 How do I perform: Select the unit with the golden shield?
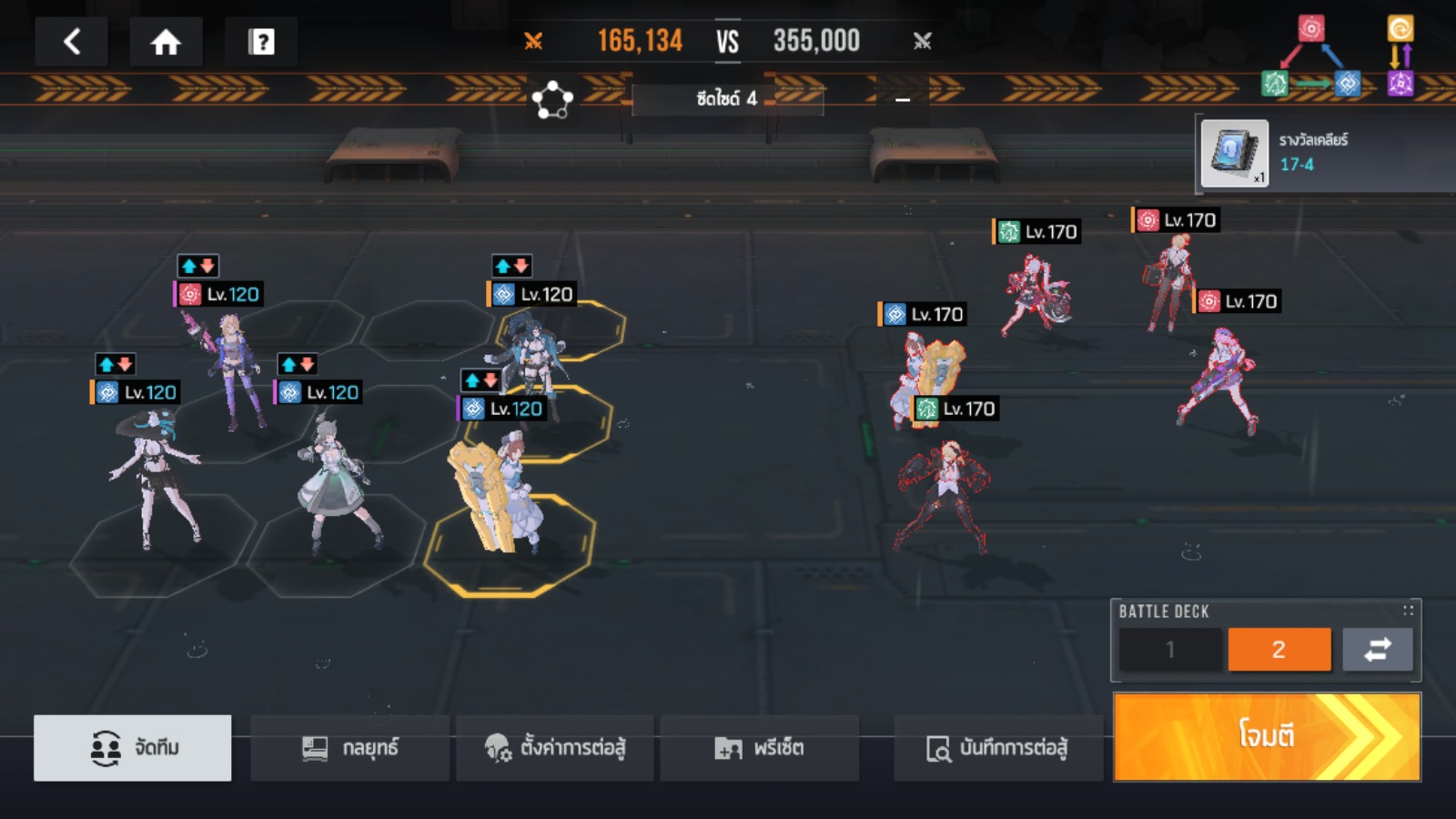point(498,496)
